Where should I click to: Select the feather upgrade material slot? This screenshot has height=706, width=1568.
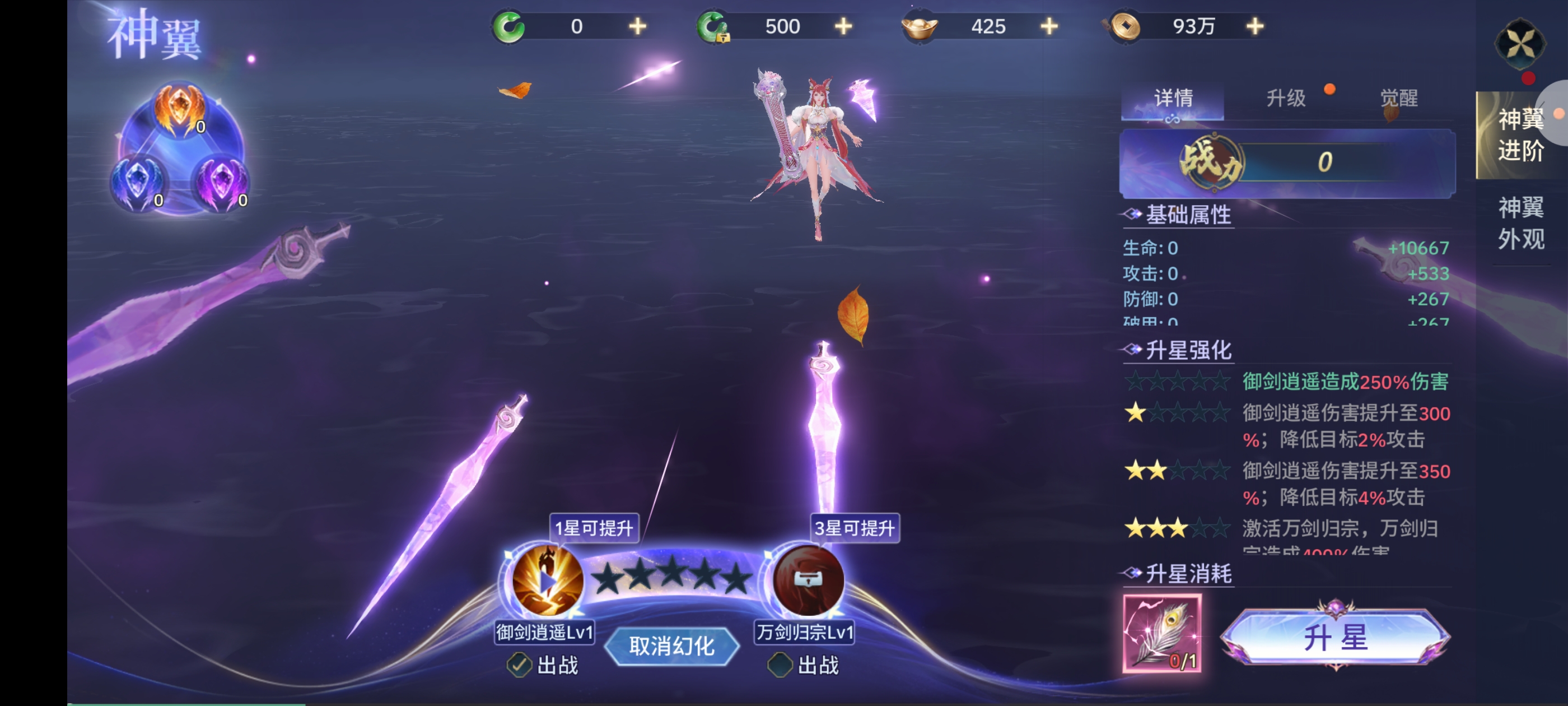(x=1162, y=634)
